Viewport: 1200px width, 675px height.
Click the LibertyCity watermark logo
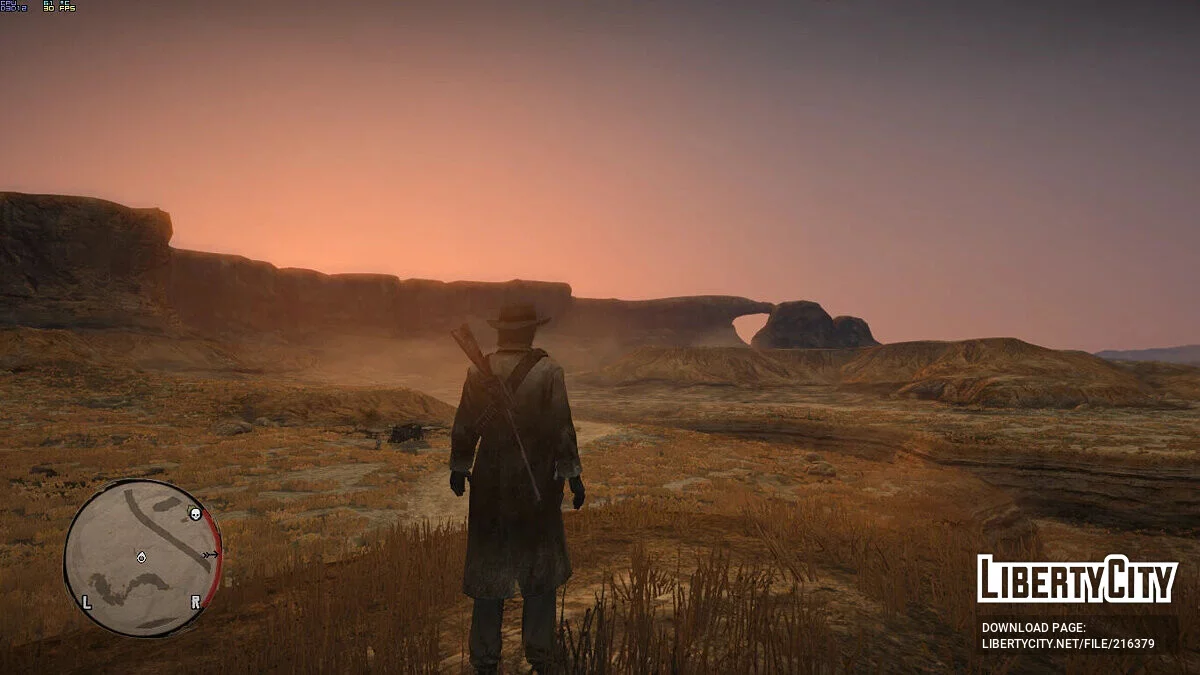1077,580
